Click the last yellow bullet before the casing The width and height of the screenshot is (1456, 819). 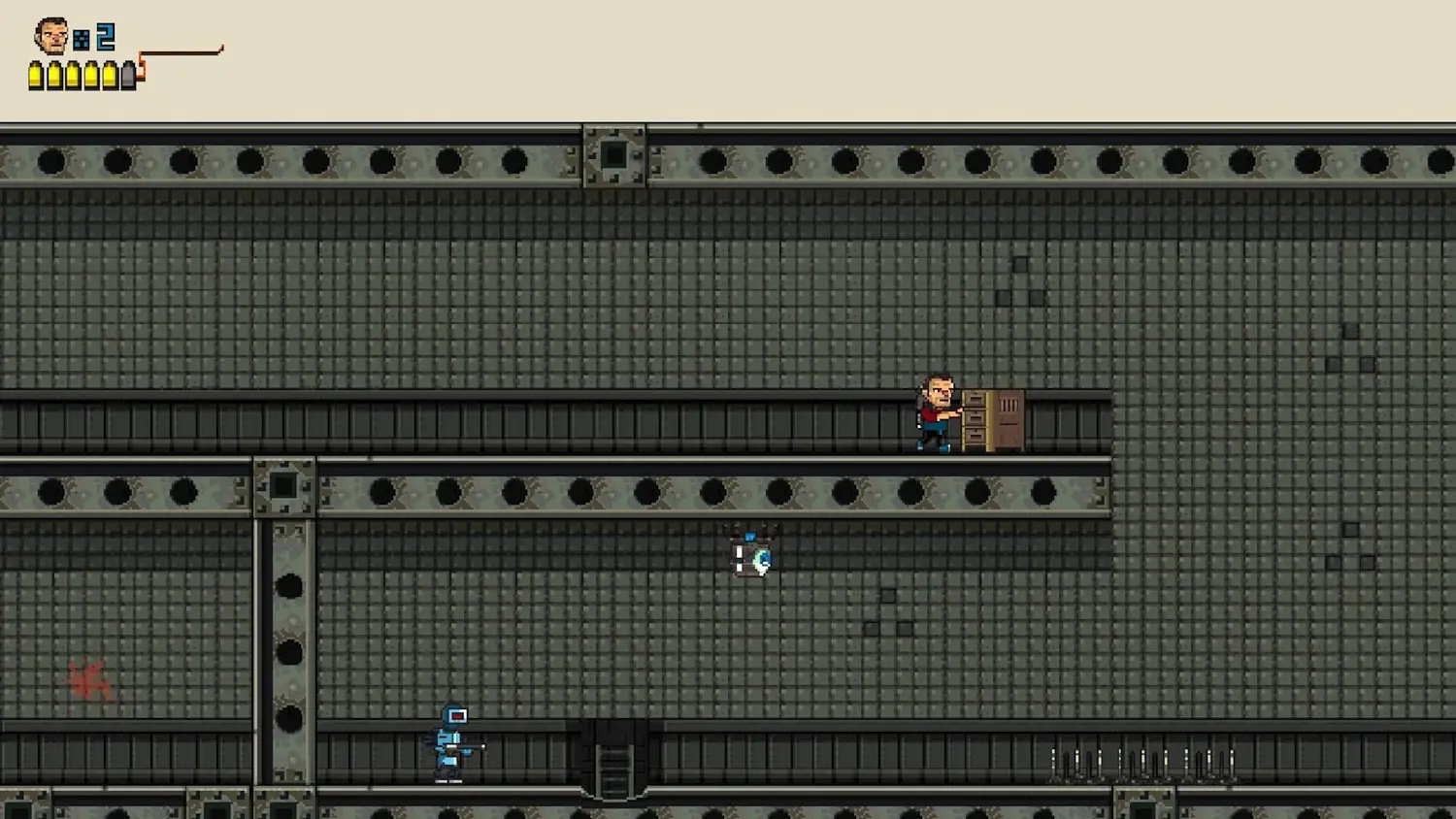tap(111, 76)
